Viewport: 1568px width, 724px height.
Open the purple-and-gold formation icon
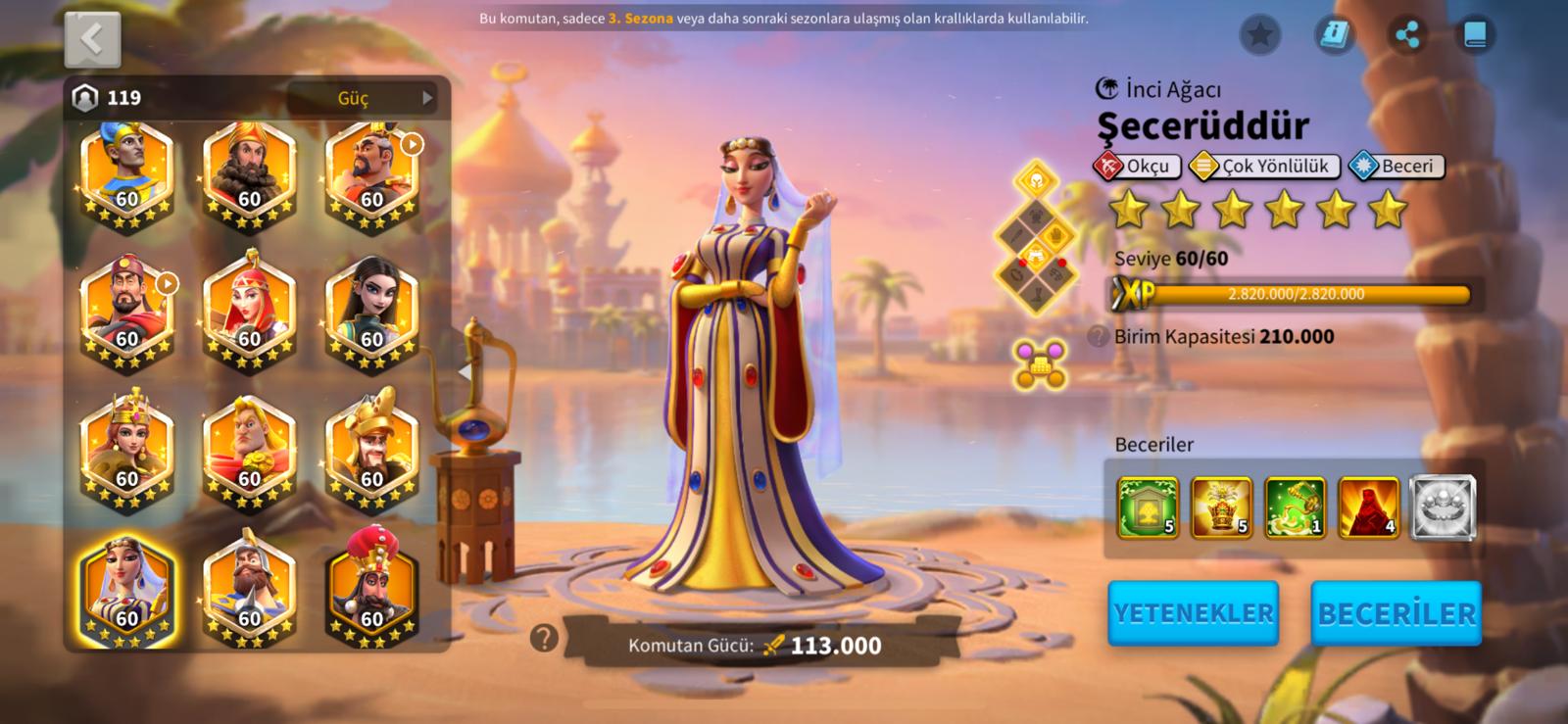pyautogui.click(x=1040, y=363)
